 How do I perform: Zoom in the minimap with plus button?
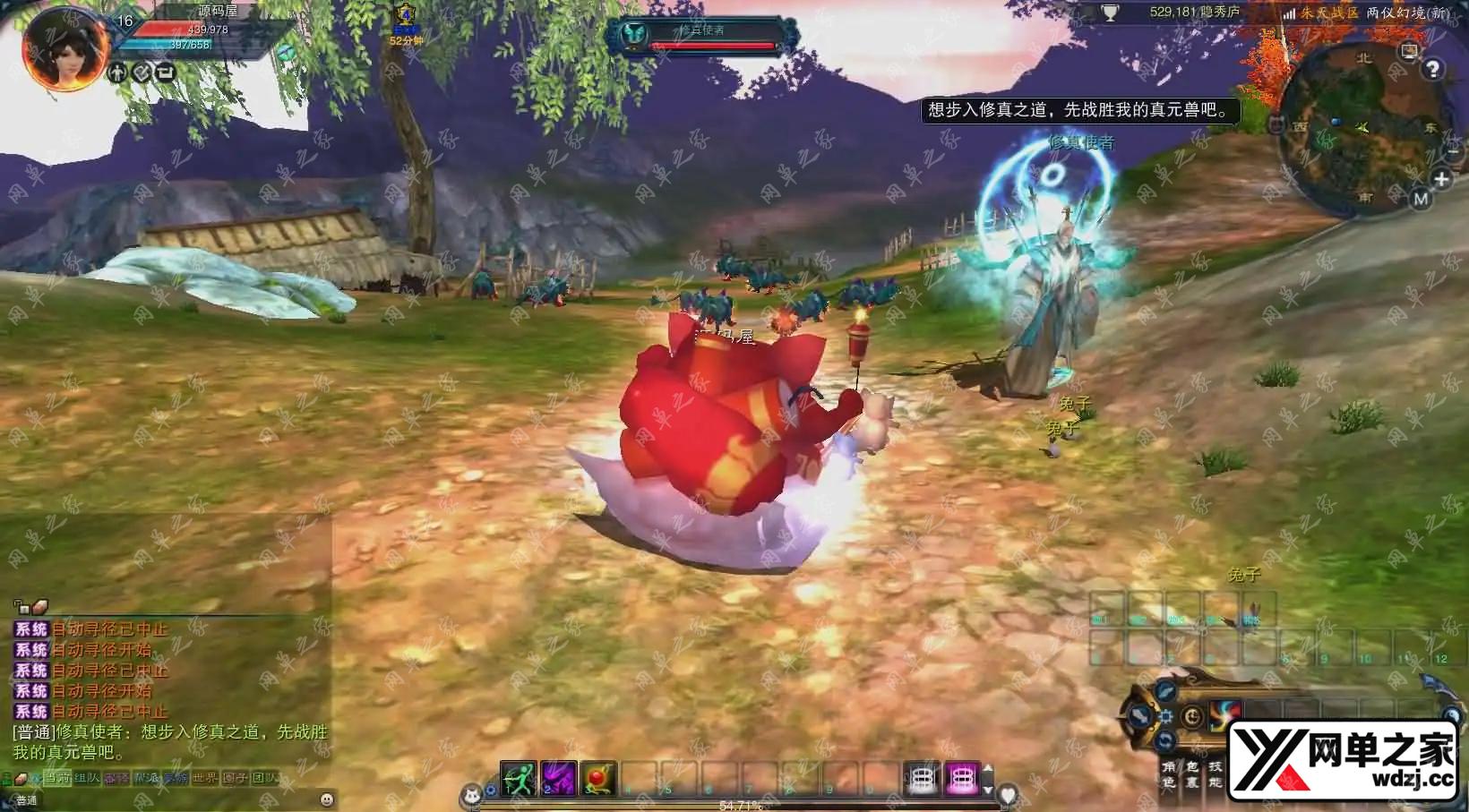coord(1441,179)
